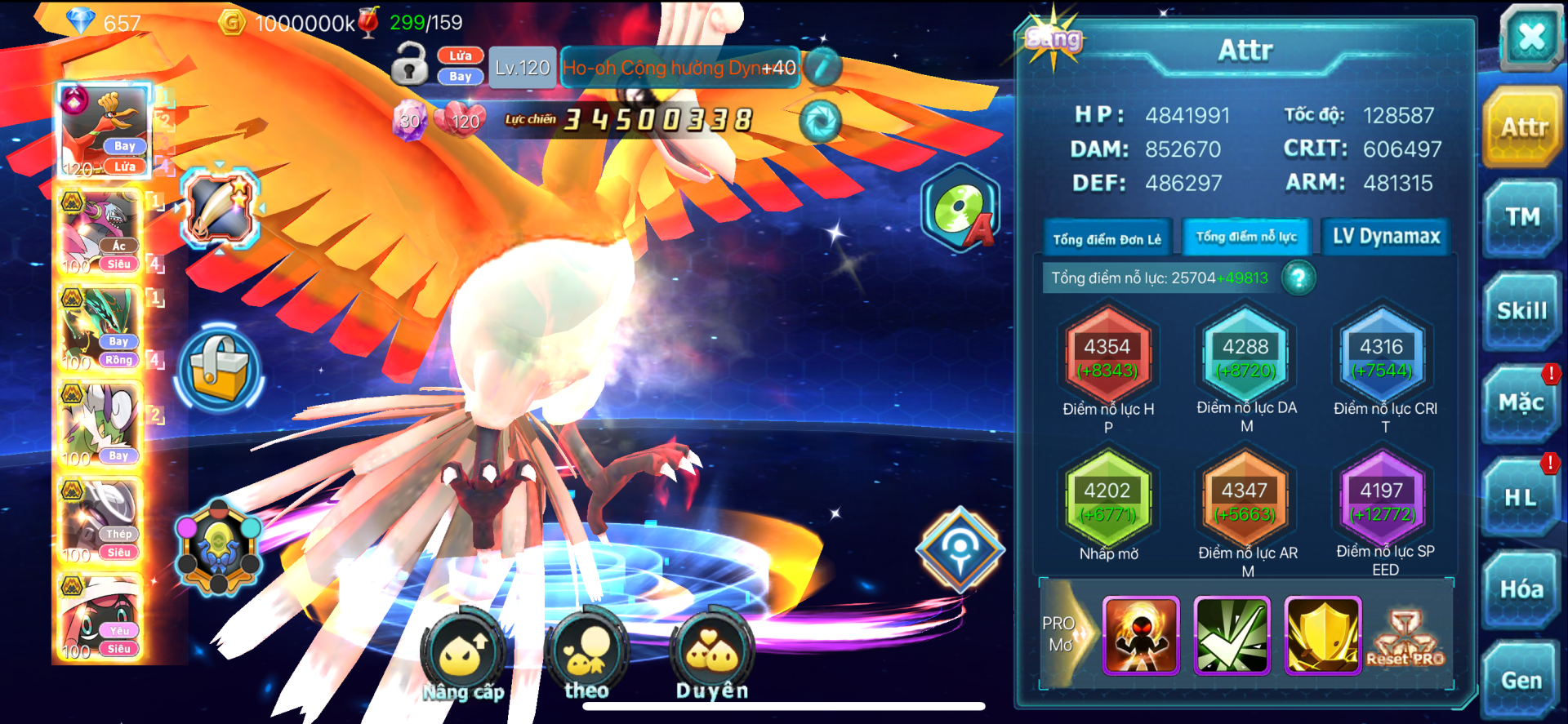
Task: Open the treasure basket icon
Action: pyautogui.click(x=219, y=370)
